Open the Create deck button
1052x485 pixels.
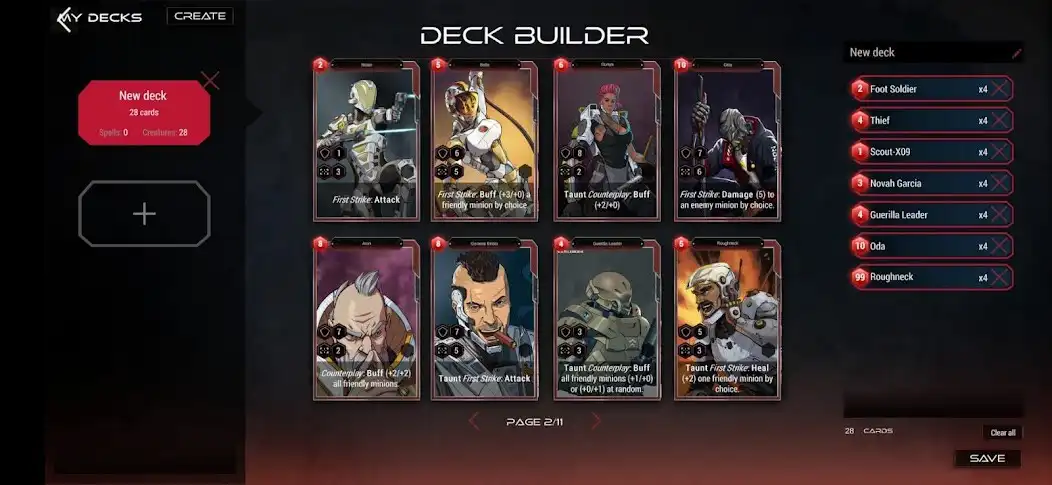[x=199, y=16]
